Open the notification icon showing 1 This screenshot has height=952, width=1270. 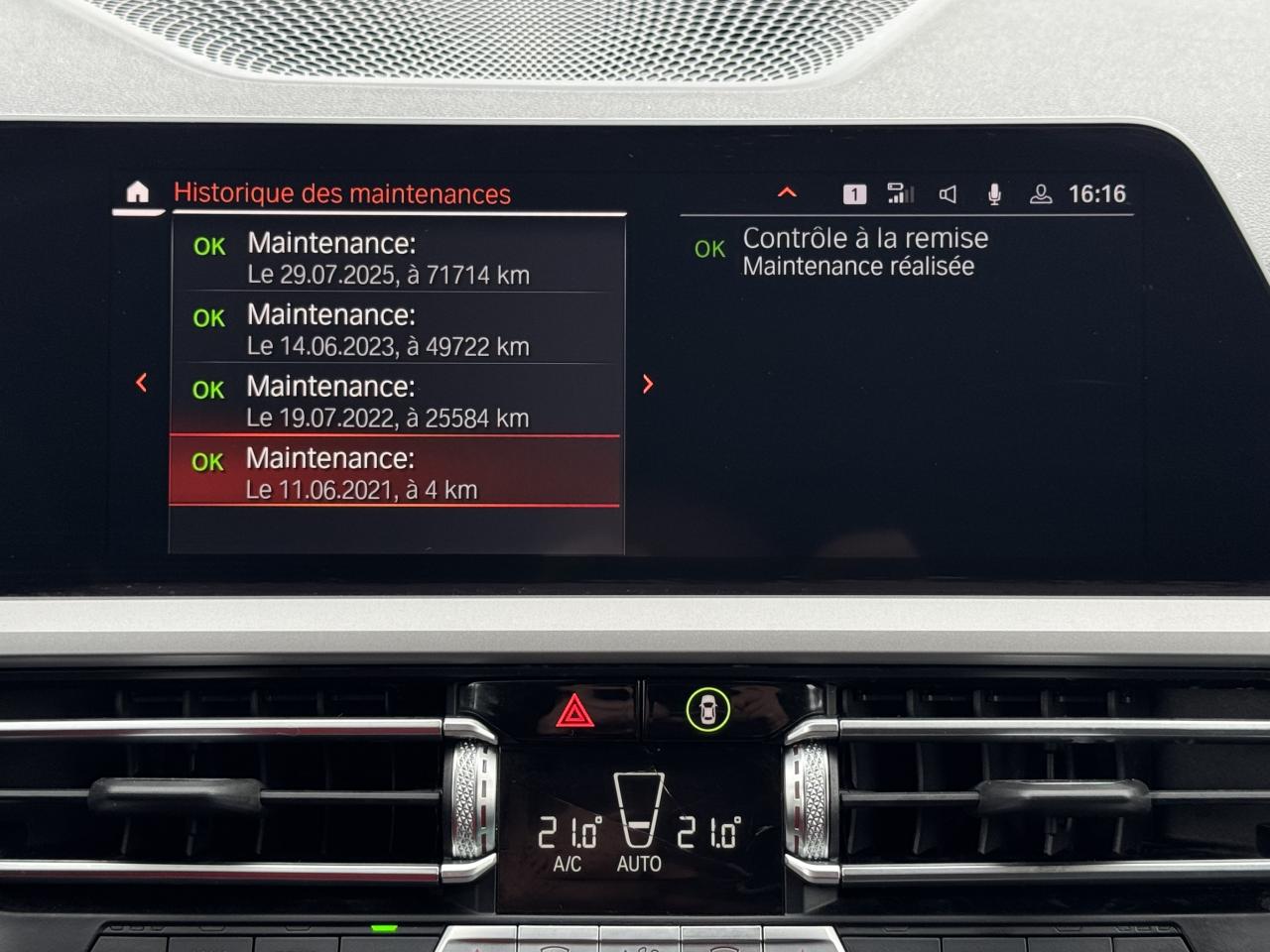point(854,194)
